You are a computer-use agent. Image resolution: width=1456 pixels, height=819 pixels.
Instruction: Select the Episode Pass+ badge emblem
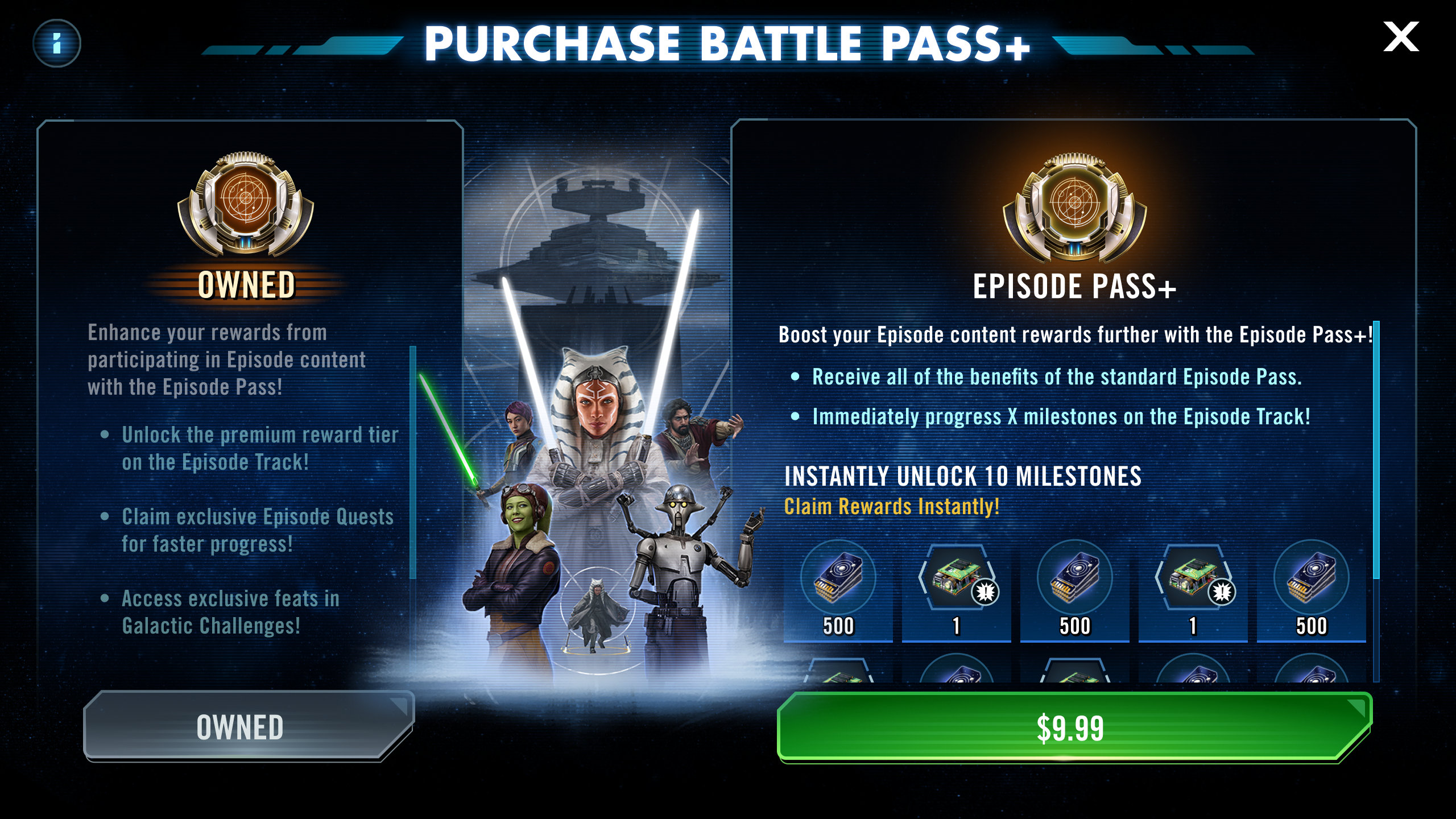[x=1074, y=206]
